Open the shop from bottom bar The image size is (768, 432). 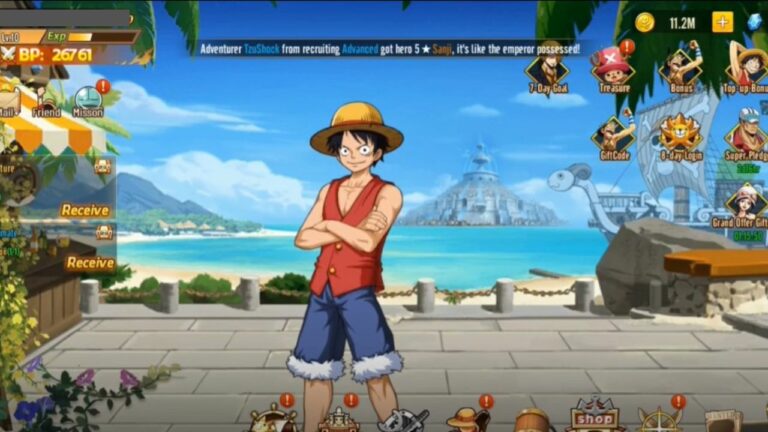[593, 418]
